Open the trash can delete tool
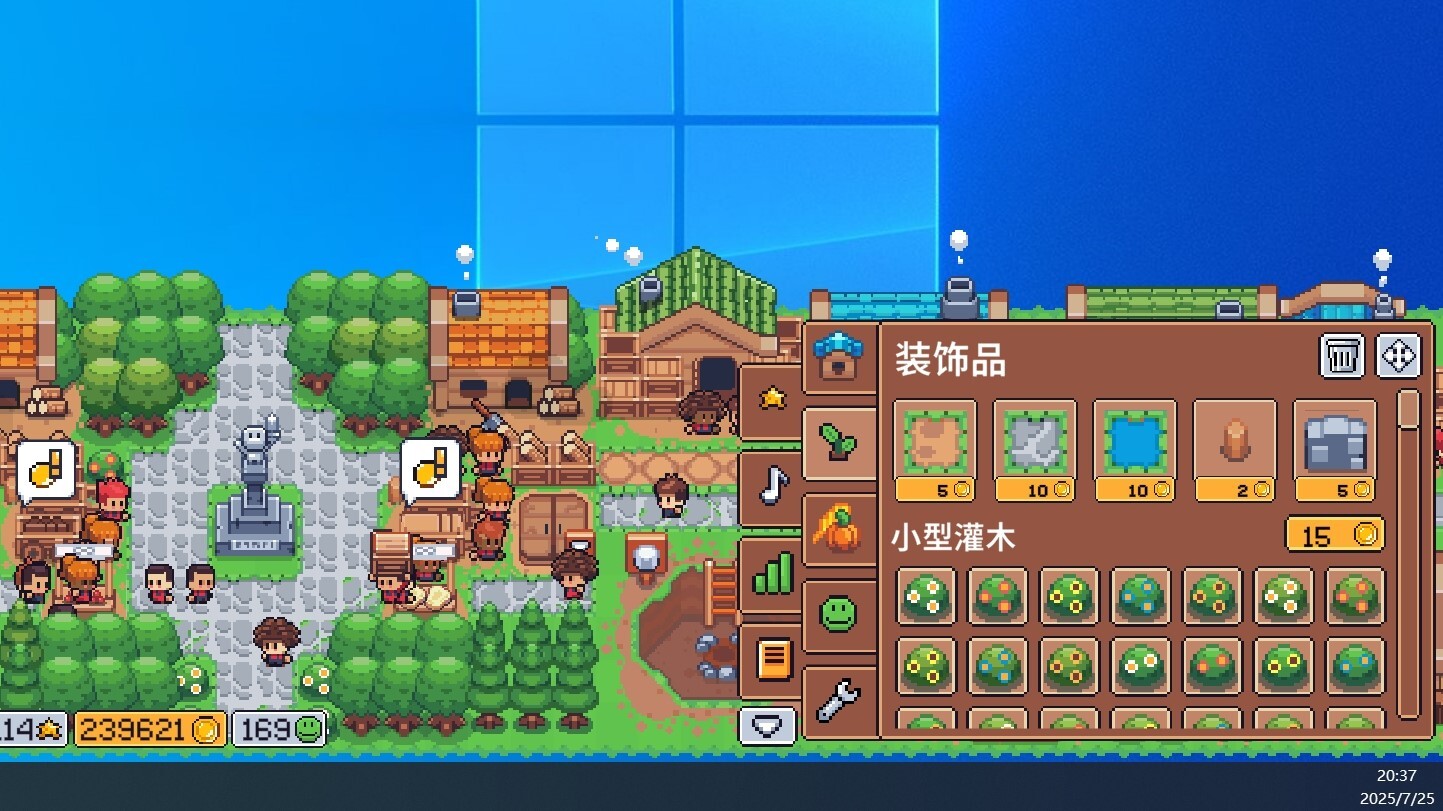Viewport: 1443px width, 811px height. pos(1342,355)
